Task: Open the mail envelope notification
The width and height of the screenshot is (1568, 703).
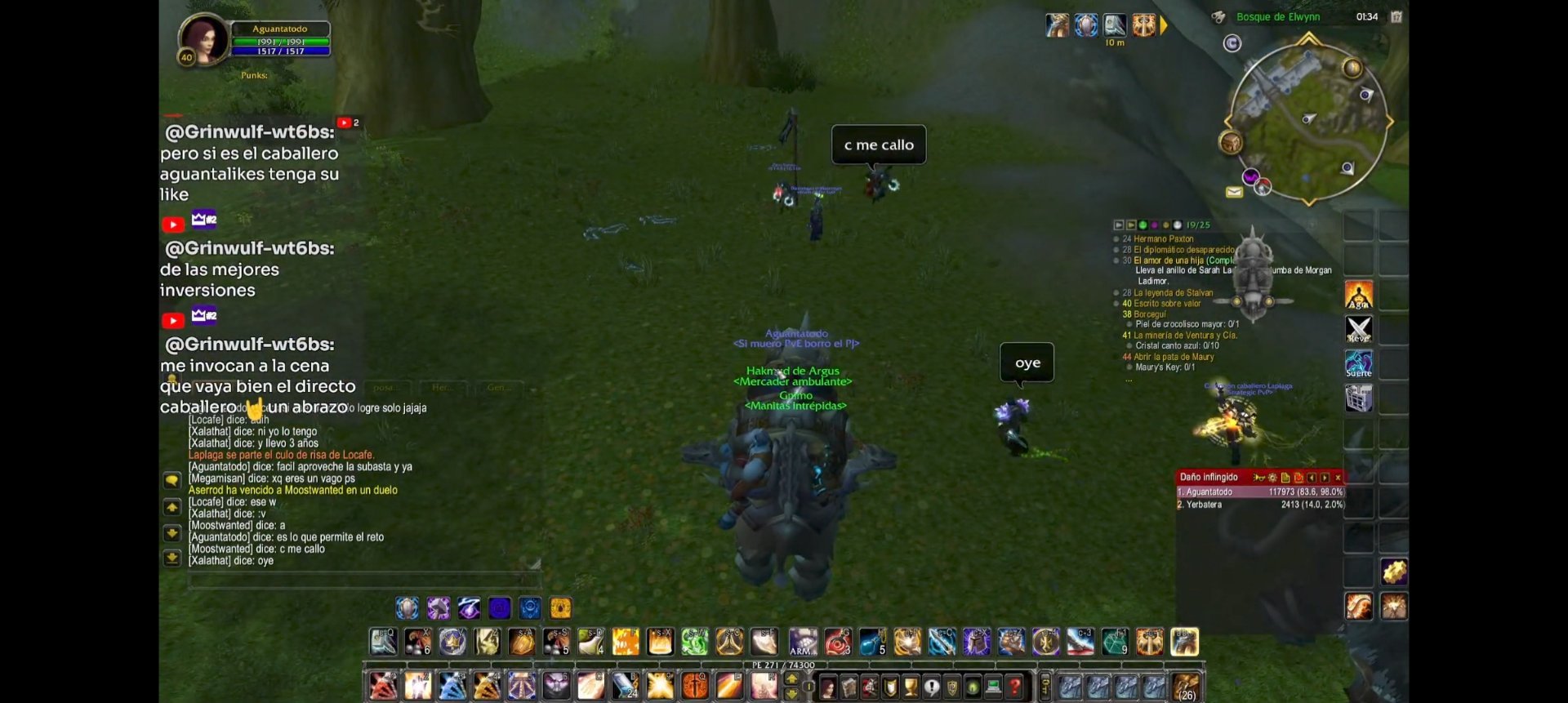Action: click(1234, 192)
